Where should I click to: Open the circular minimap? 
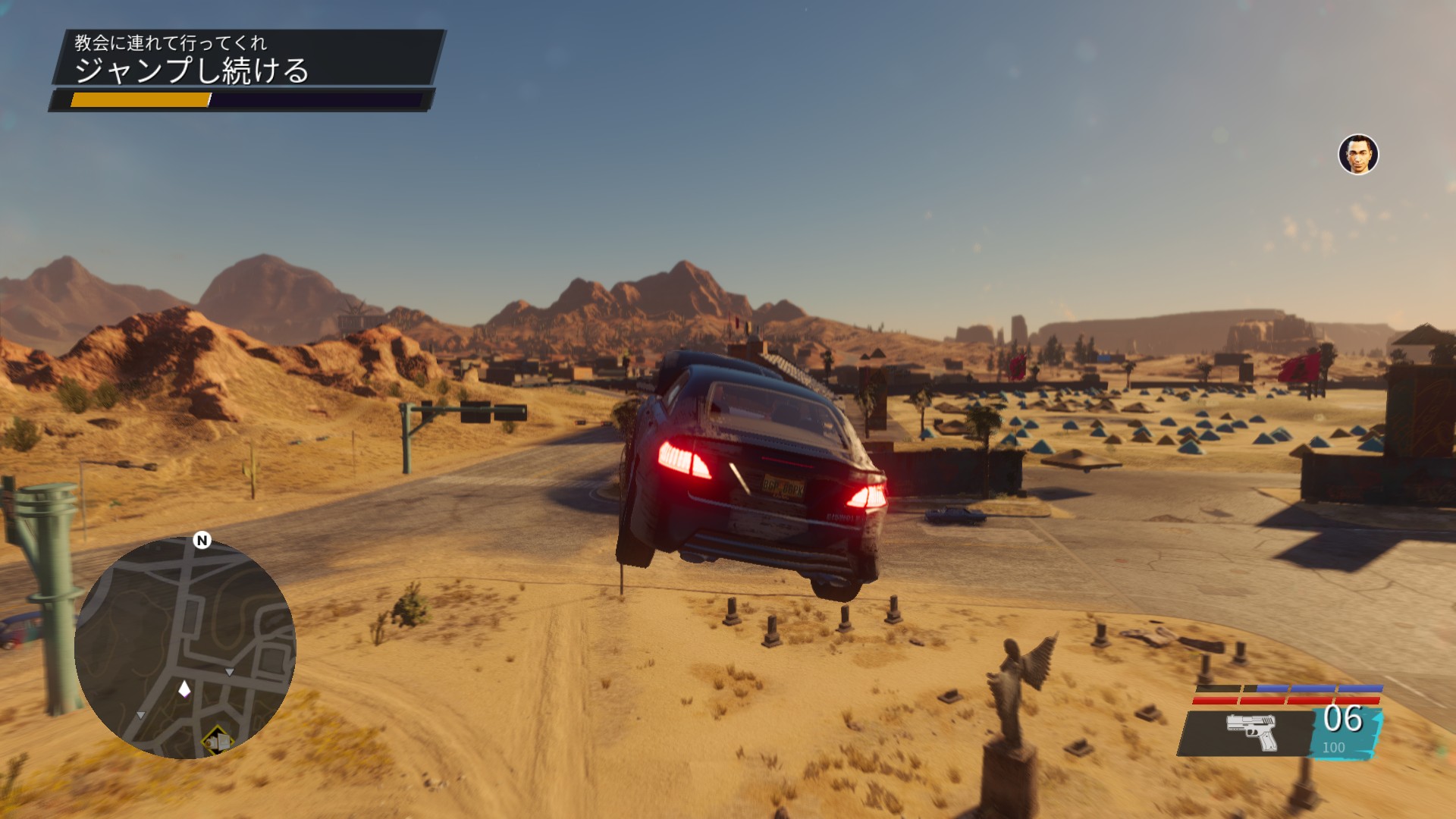tap(185, 648)
